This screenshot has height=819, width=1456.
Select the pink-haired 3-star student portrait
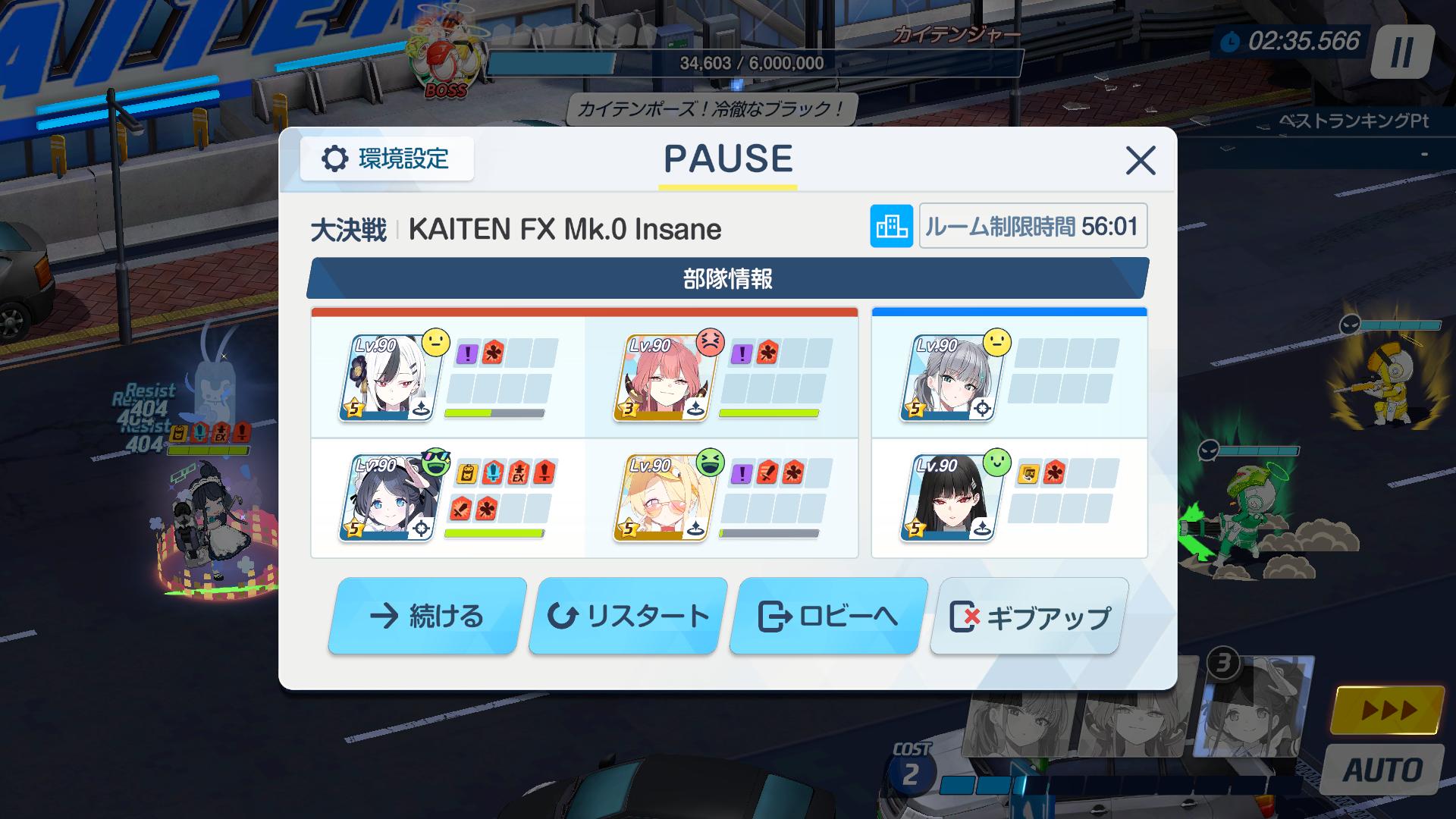click(661, 378)
